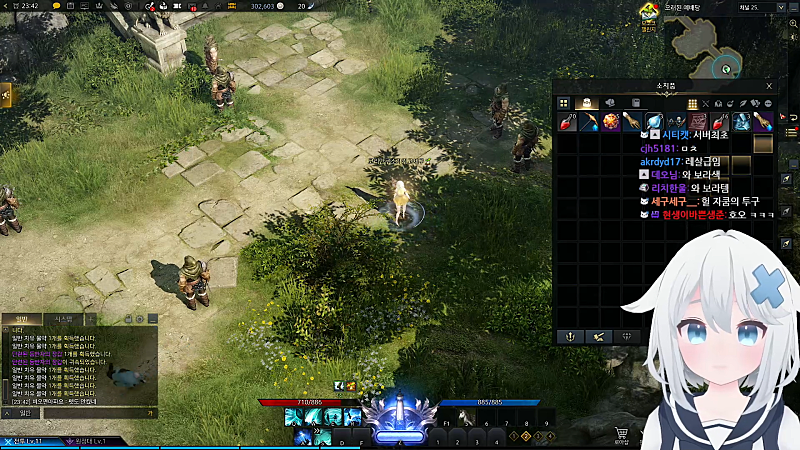The width and height of the screenshot is (800, 450).
Task: Click the inventory's bottom-left anchor button
Action: (572, 337)
